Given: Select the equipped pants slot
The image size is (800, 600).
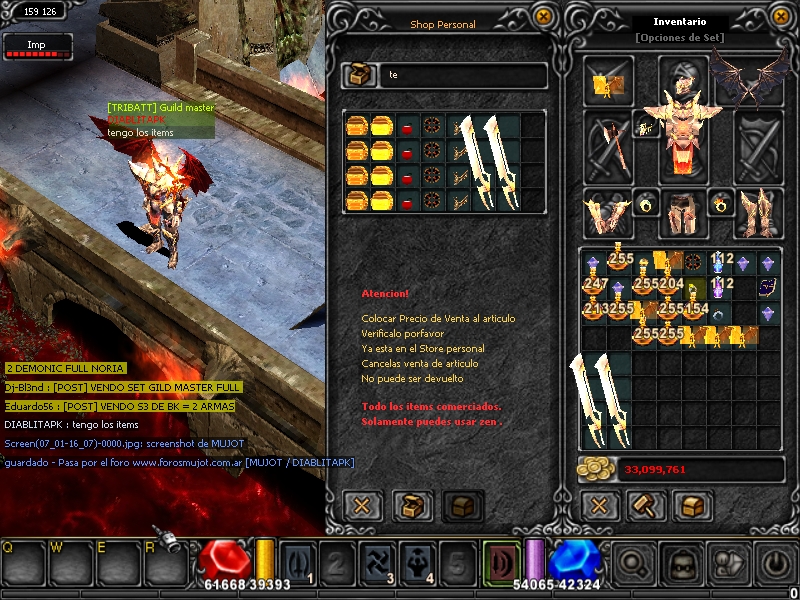Looking at the screenshot, I should [x=683, y=213].
